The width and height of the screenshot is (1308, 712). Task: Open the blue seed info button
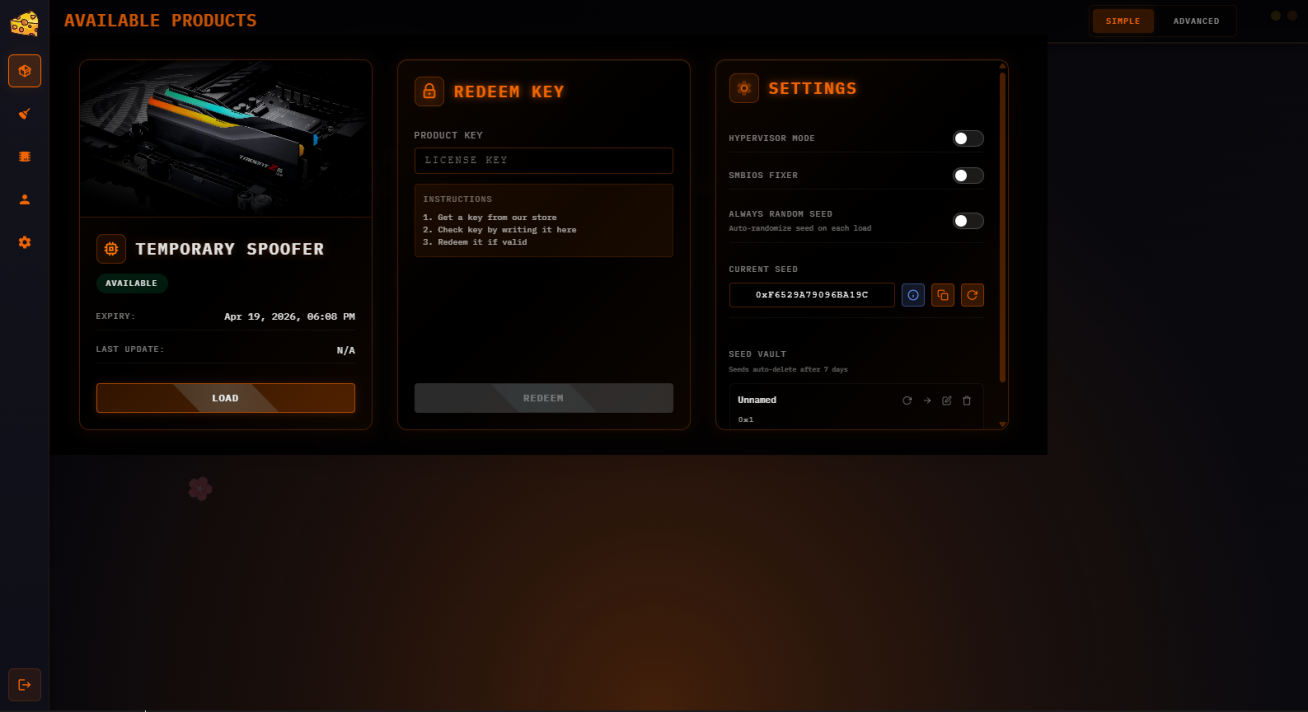912,295
